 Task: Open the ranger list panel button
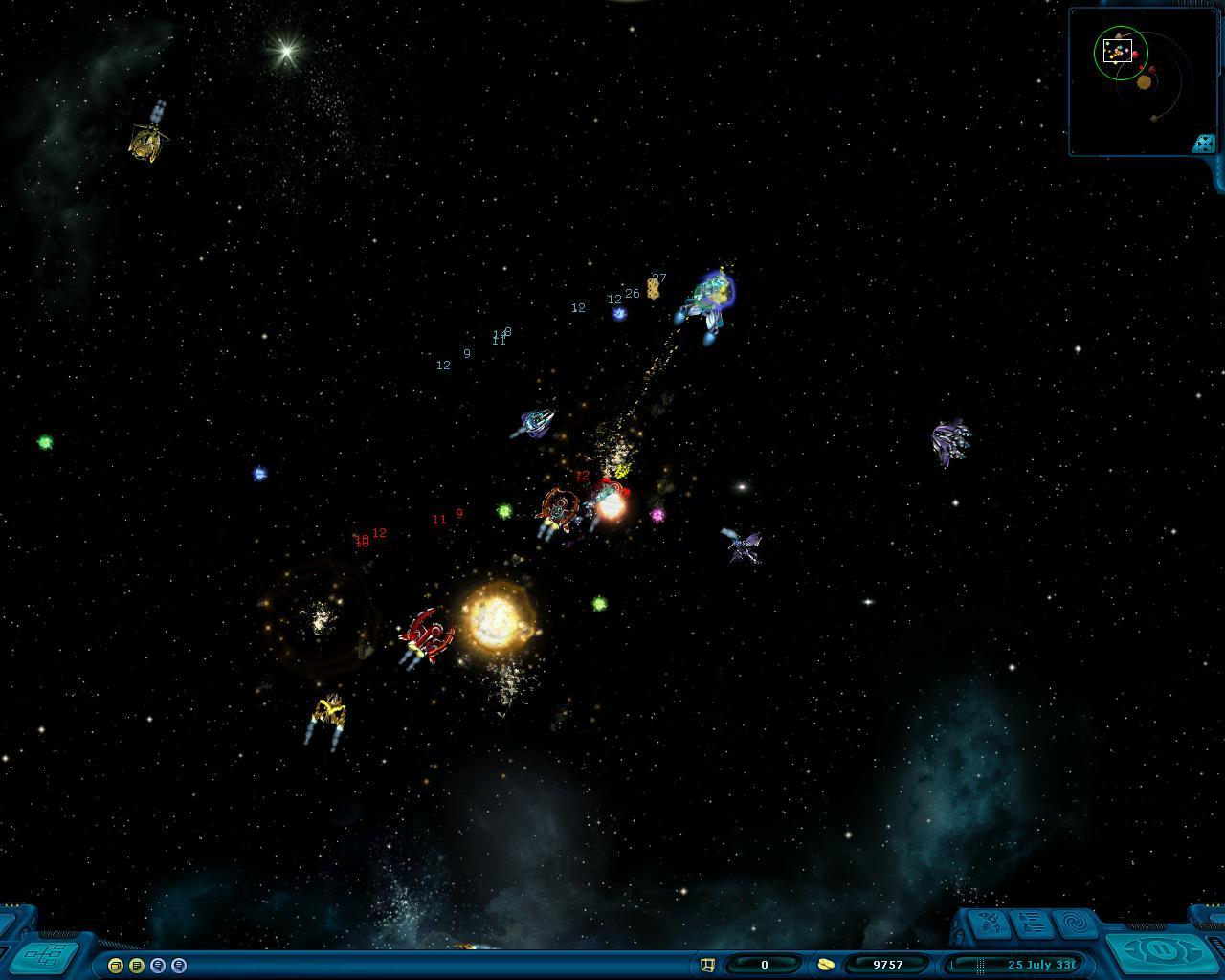point(1032,924)
